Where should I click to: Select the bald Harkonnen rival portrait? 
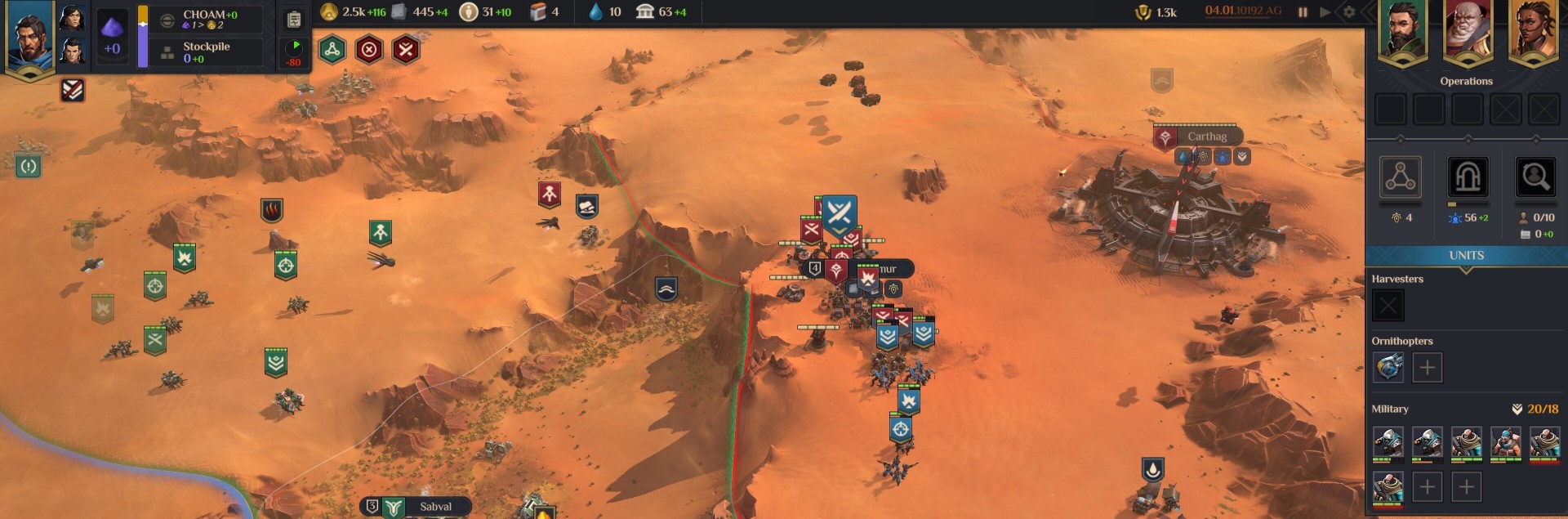coord(1467,31)
